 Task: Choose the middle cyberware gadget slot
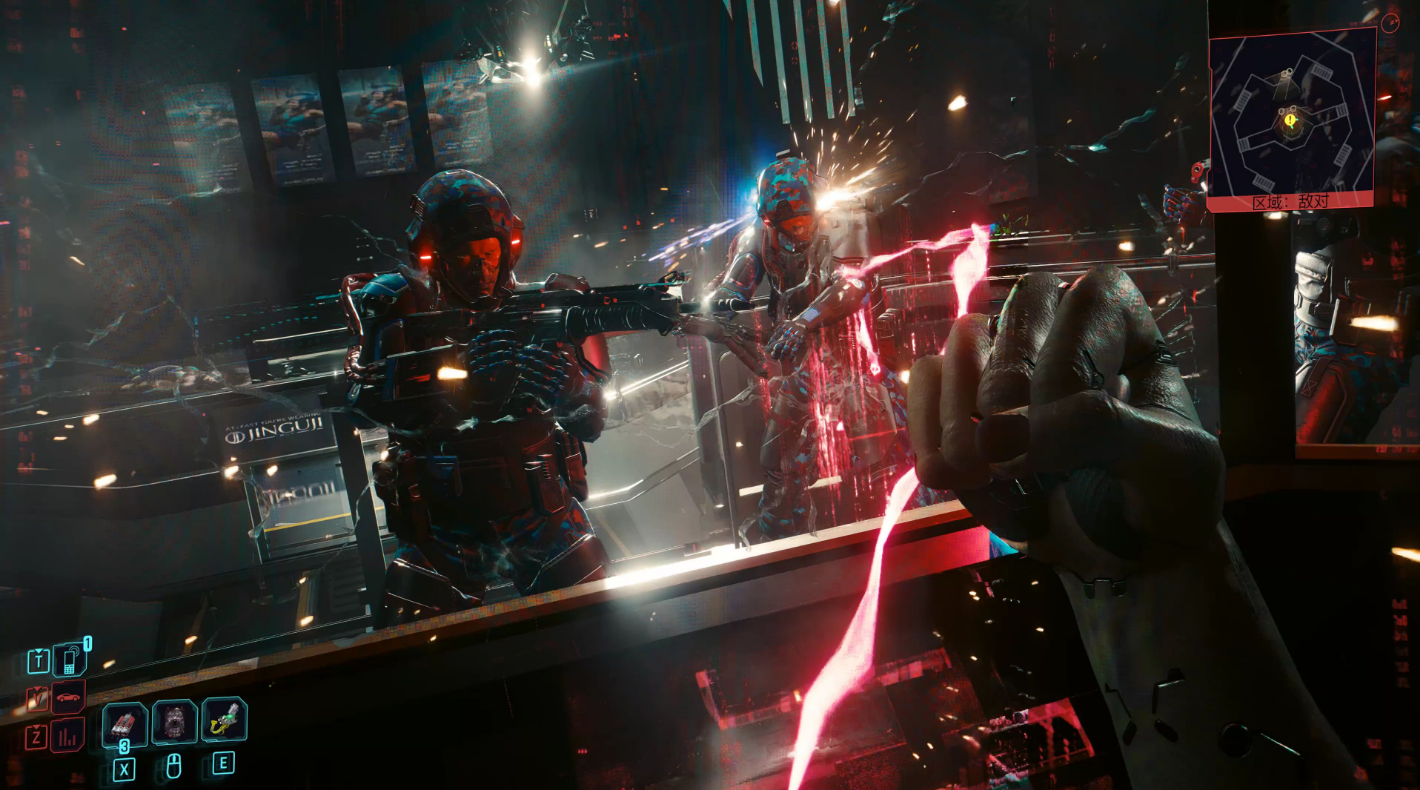pos(175,722)
